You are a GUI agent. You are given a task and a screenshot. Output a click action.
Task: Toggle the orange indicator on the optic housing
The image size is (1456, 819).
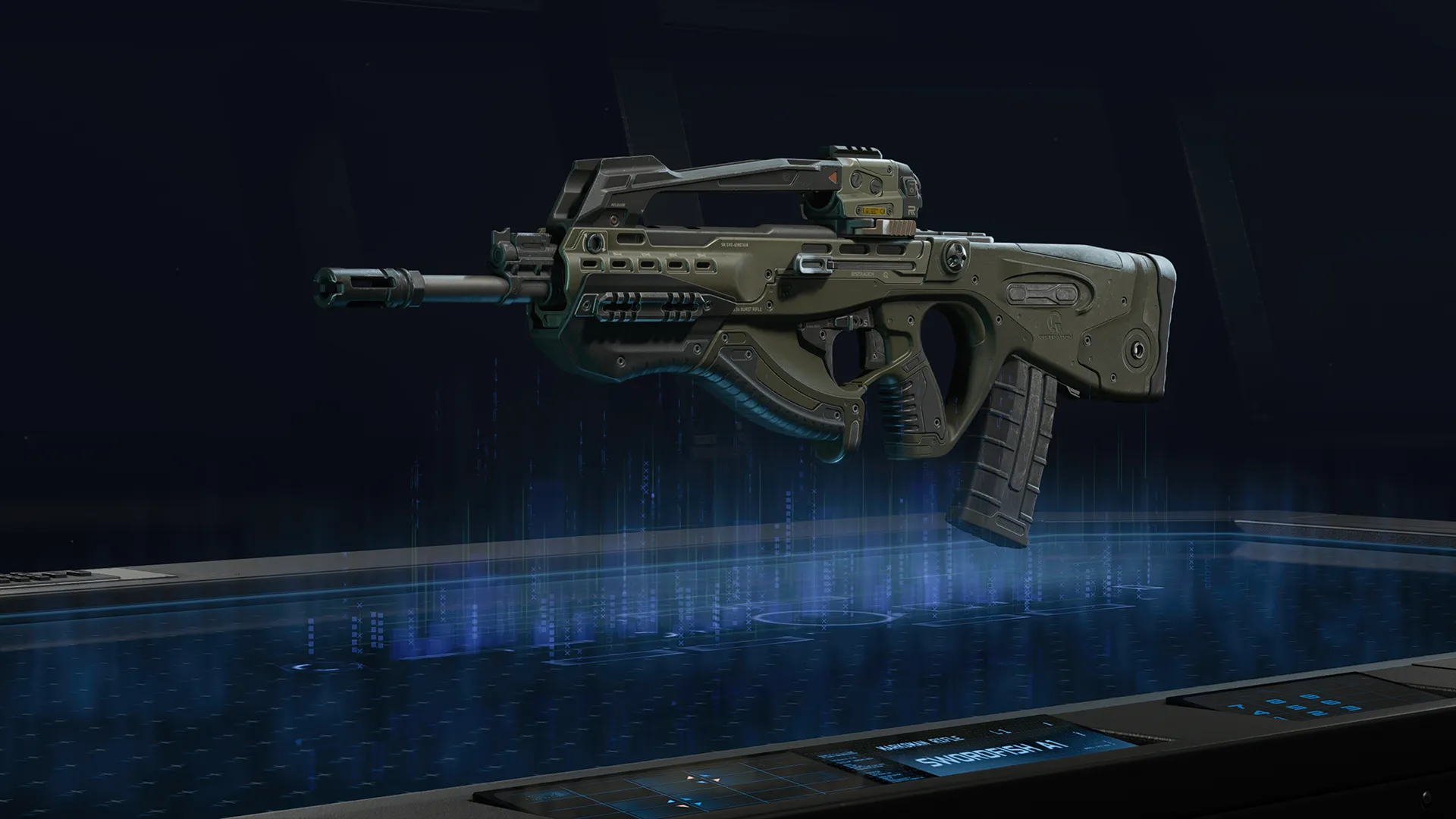pos(833,177)
